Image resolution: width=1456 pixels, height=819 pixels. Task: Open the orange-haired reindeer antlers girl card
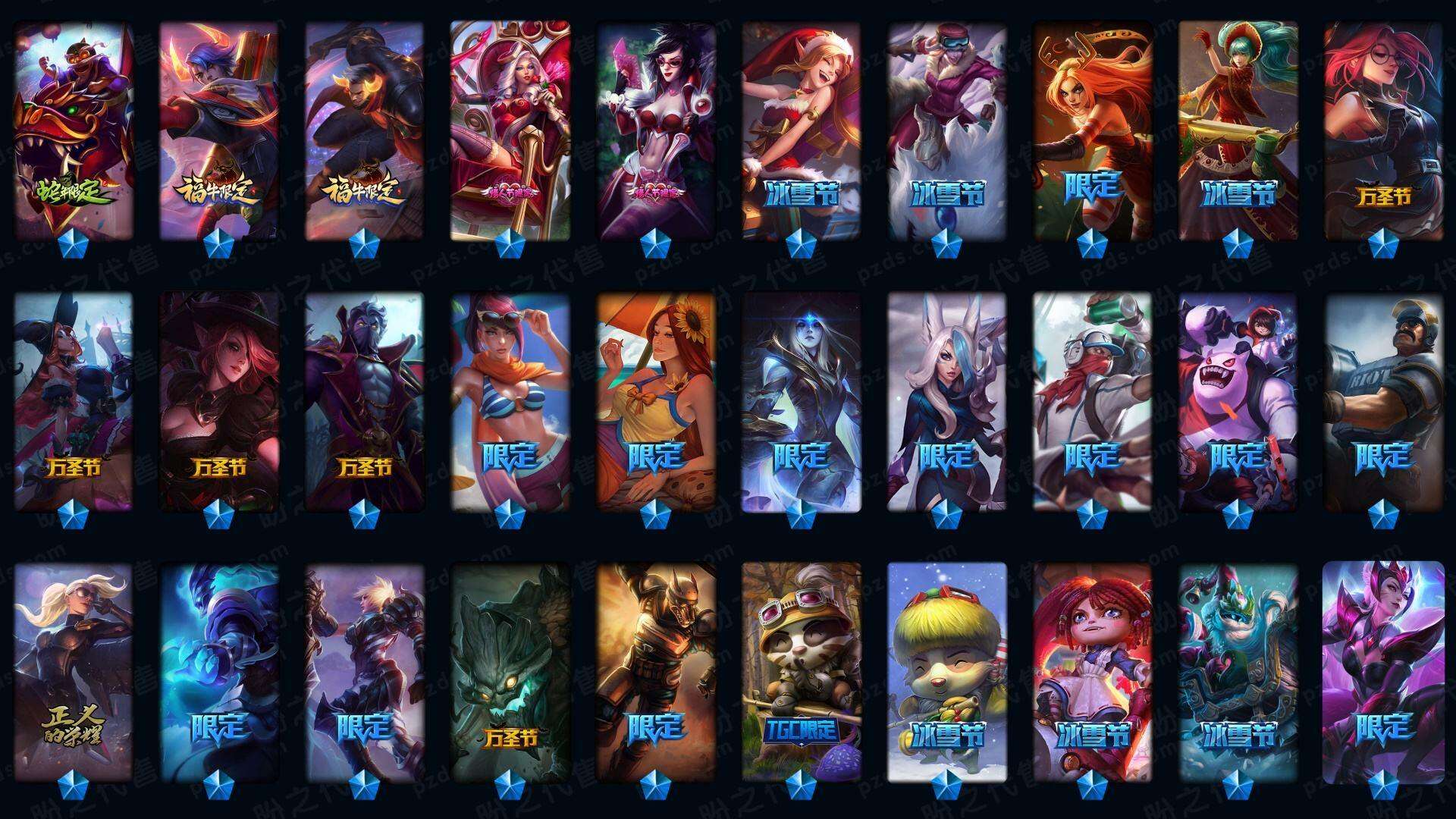pos(1092,129)
